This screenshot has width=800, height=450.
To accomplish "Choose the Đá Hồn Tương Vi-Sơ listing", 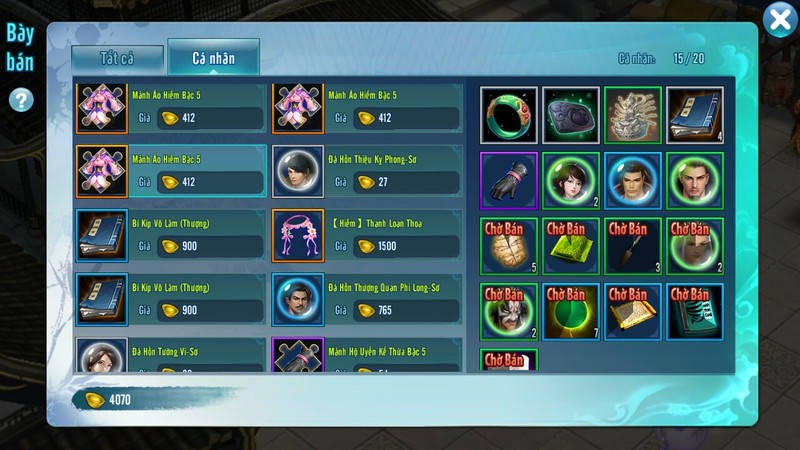I will click(x=171, y=355).
